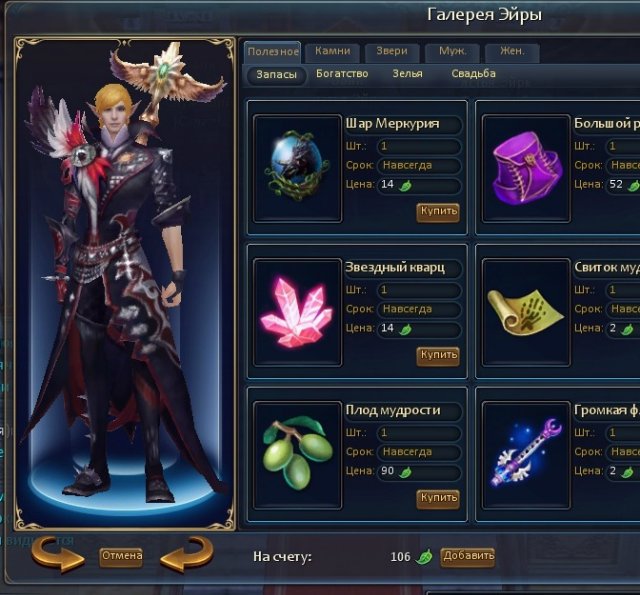Open the Зелья subcategory
Viewport: 640px width, 595px height.
point(407,74)
